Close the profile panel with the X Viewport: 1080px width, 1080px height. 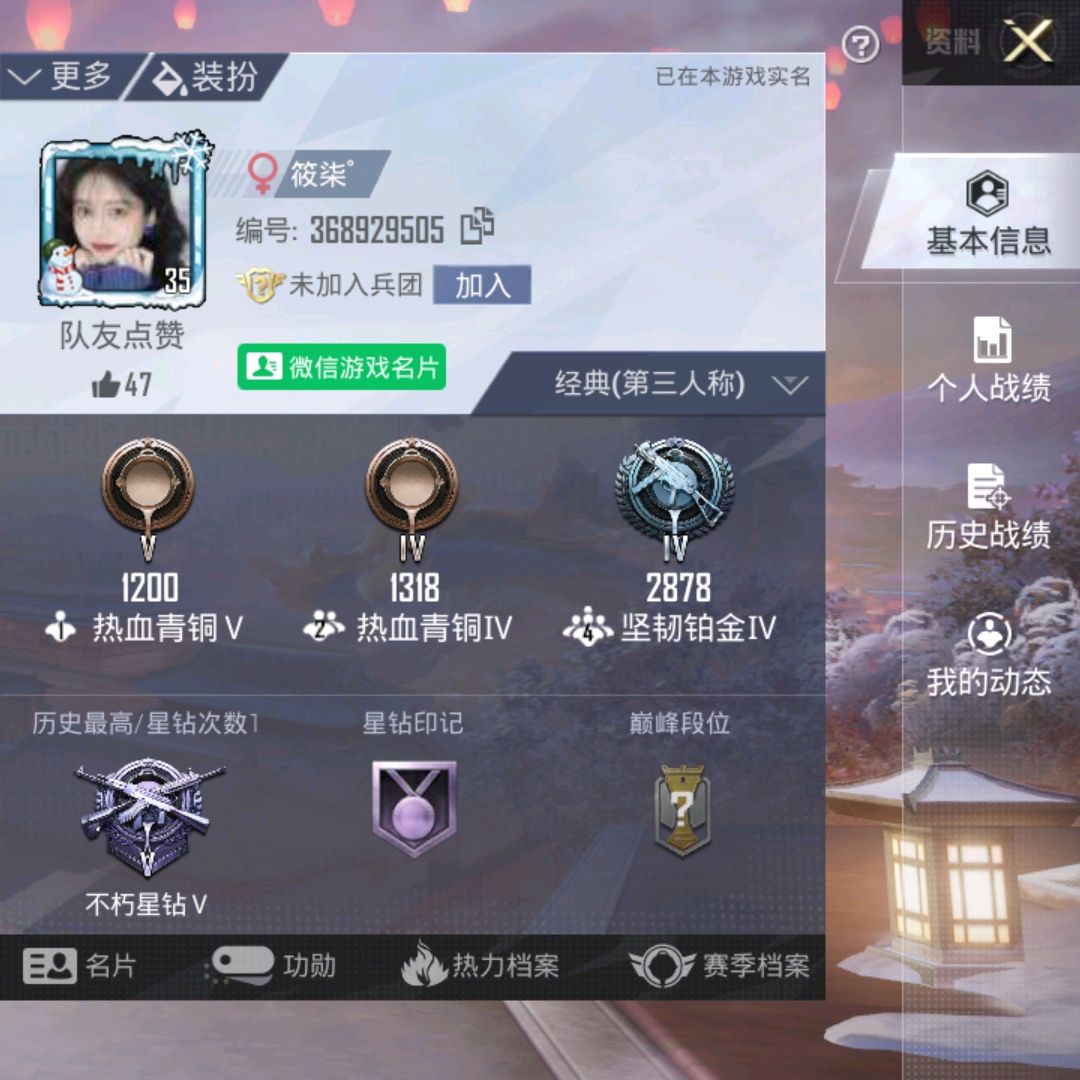1028,42
